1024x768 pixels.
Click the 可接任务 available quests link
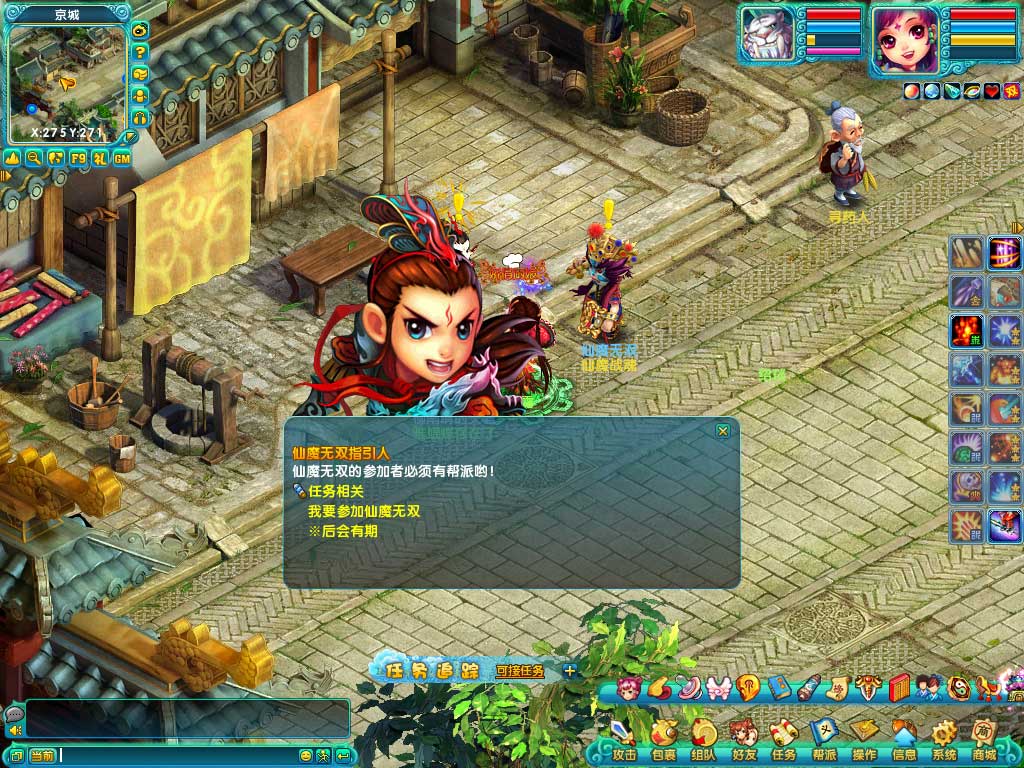coord(520,671)
